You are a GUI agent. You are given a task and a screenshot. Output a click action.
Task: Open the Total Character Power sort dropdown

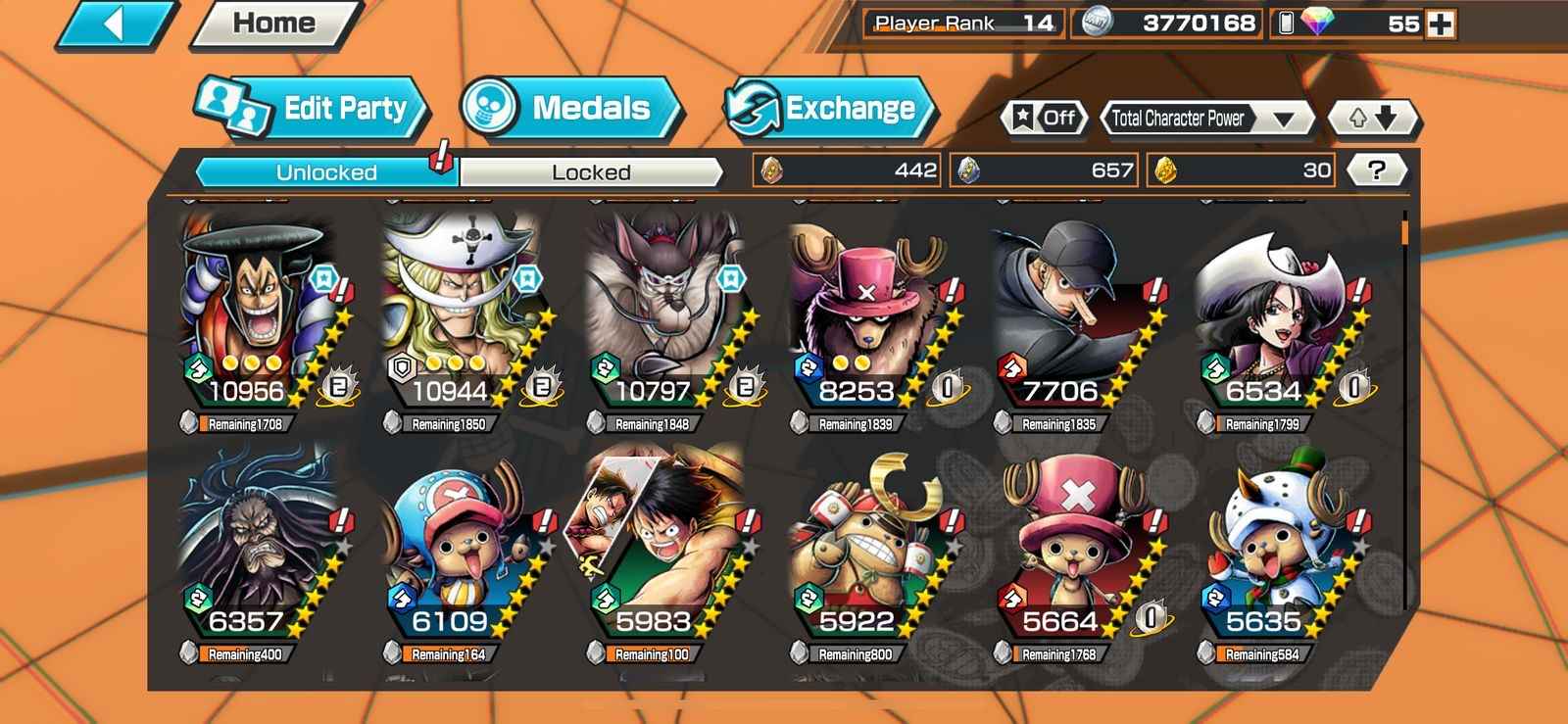[1207, 119]
